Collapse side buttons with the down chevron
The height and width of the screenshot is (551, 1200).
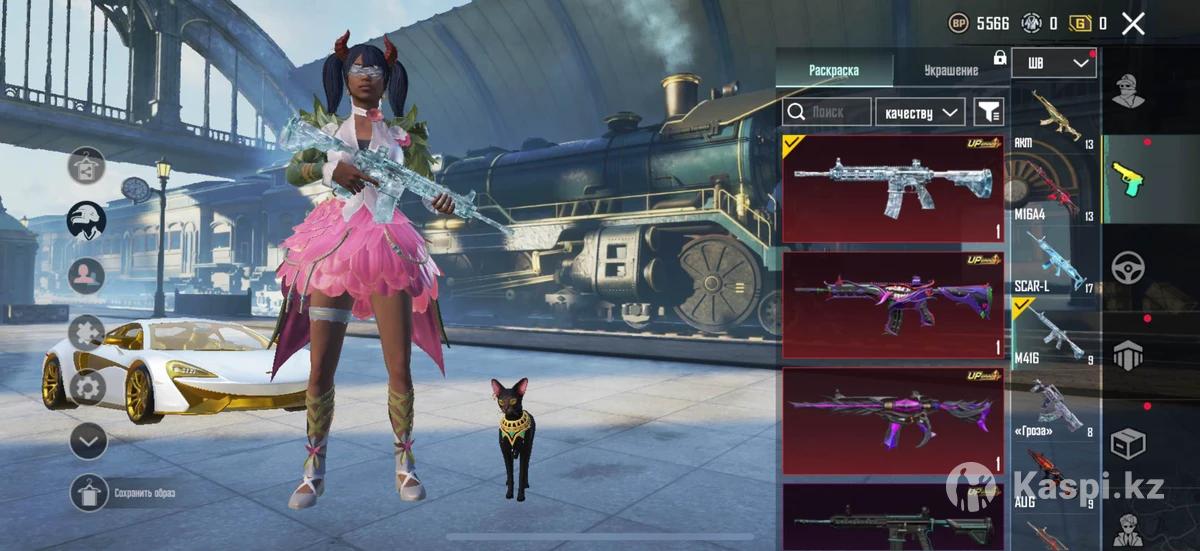88,440
